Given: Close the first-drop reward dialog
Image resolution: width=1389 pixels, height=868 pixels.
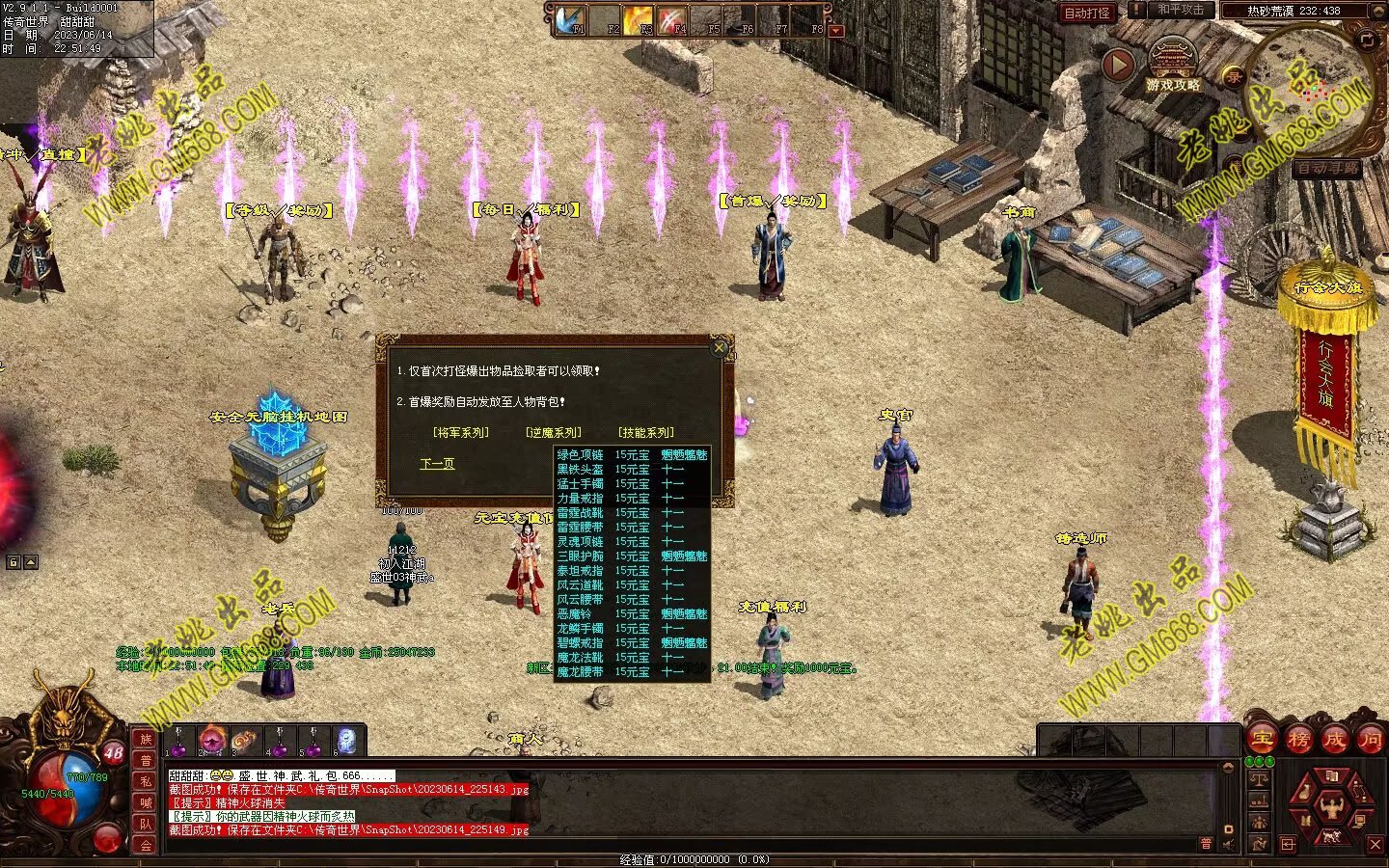Looking at the screenshot, I should click(x=719, y=348).
